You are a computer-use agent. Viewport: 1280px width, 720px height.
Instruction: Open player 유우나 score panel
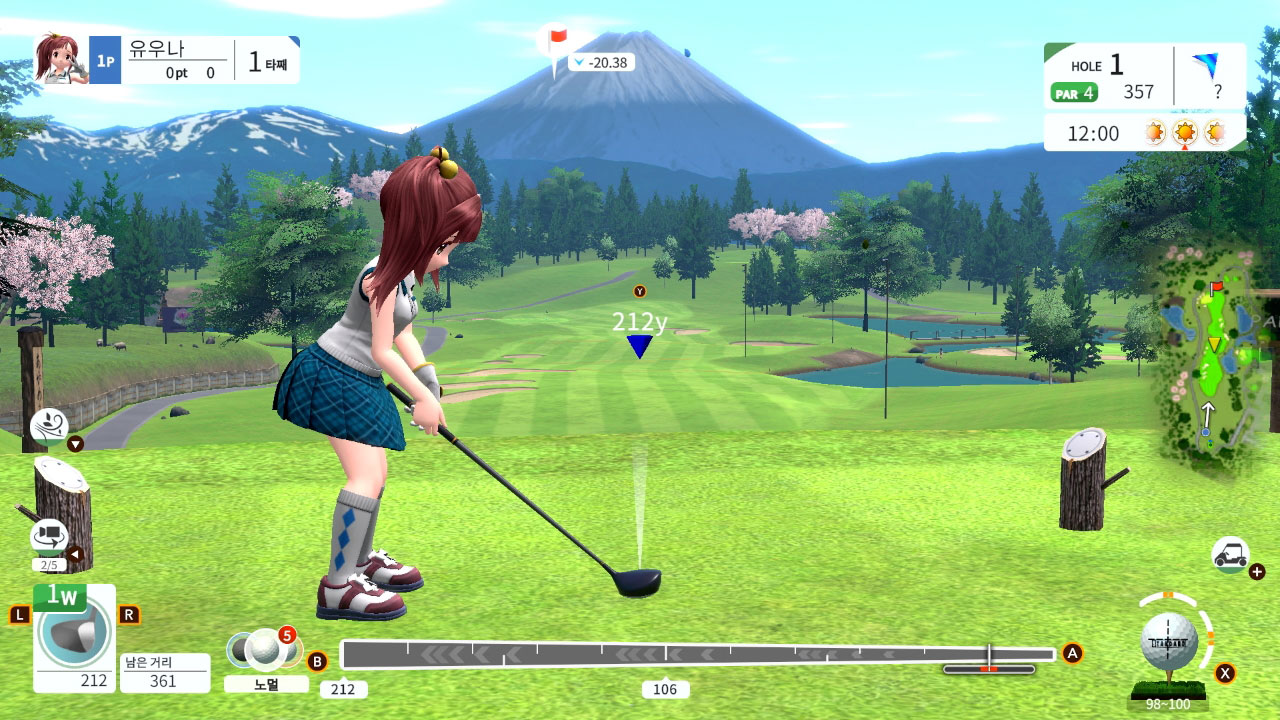click(x=167, y=60)
